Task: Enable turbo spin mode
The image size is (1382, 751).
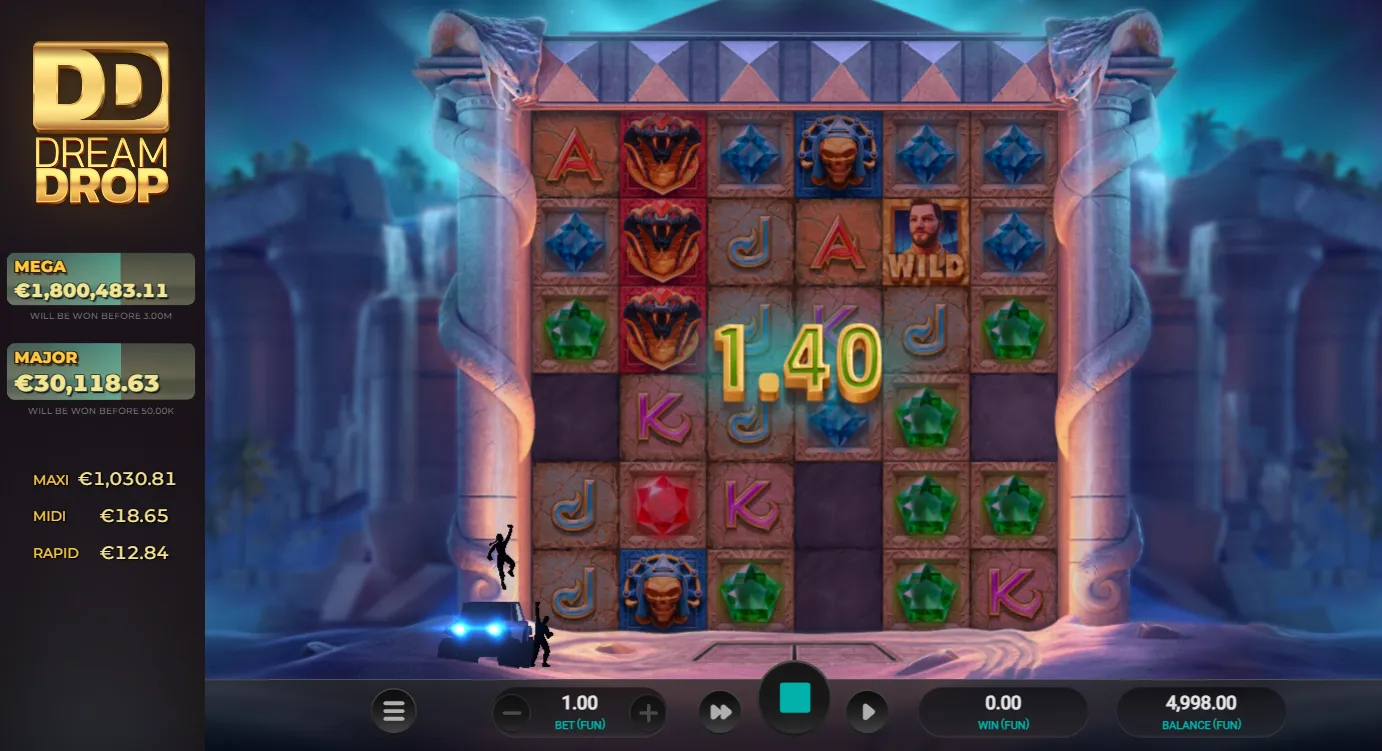Action: [720, 710]
